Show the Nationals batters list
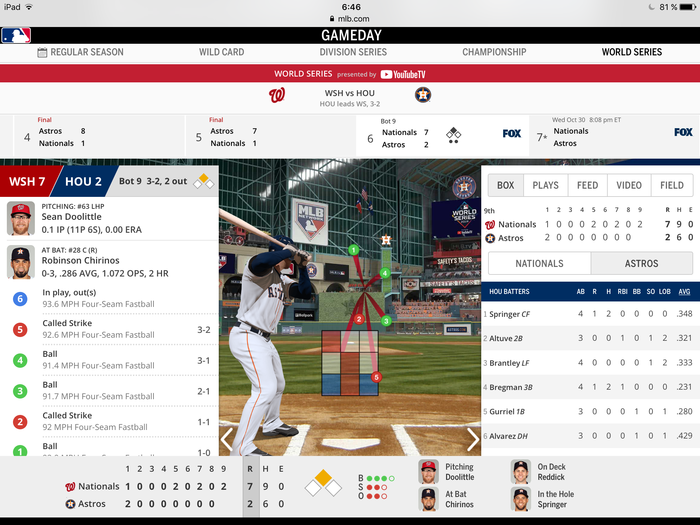This screenshot has height=525, width=700. [538, 263]
